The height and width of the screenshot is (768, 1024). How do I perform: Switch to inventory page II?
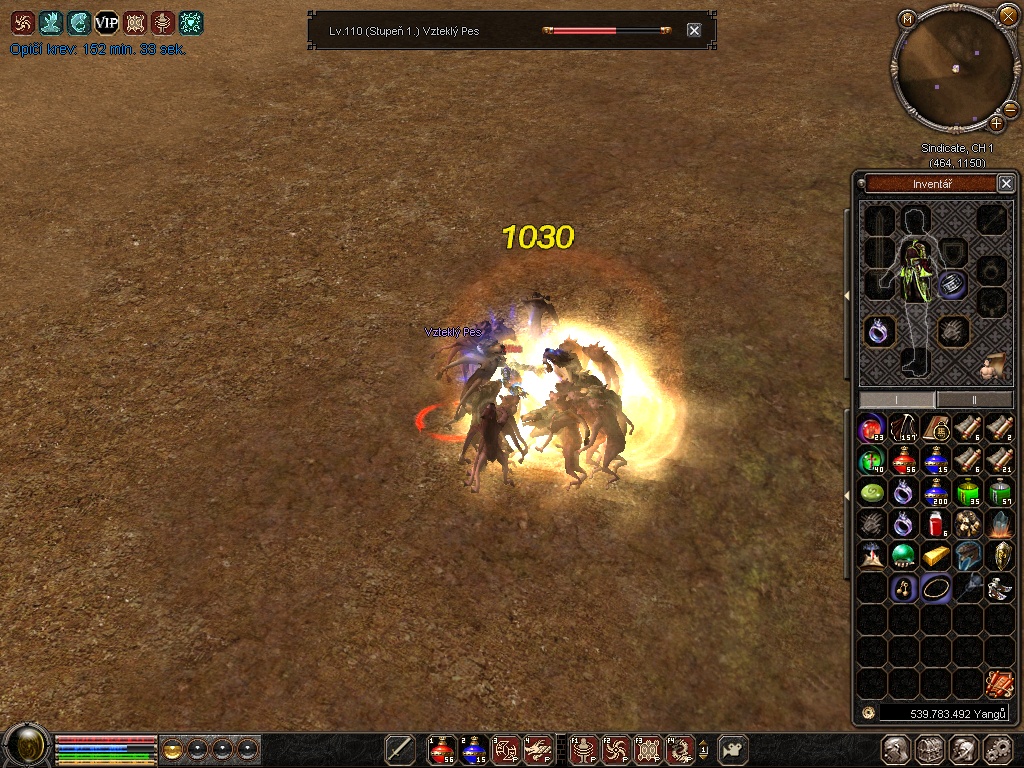pos(975,399)
